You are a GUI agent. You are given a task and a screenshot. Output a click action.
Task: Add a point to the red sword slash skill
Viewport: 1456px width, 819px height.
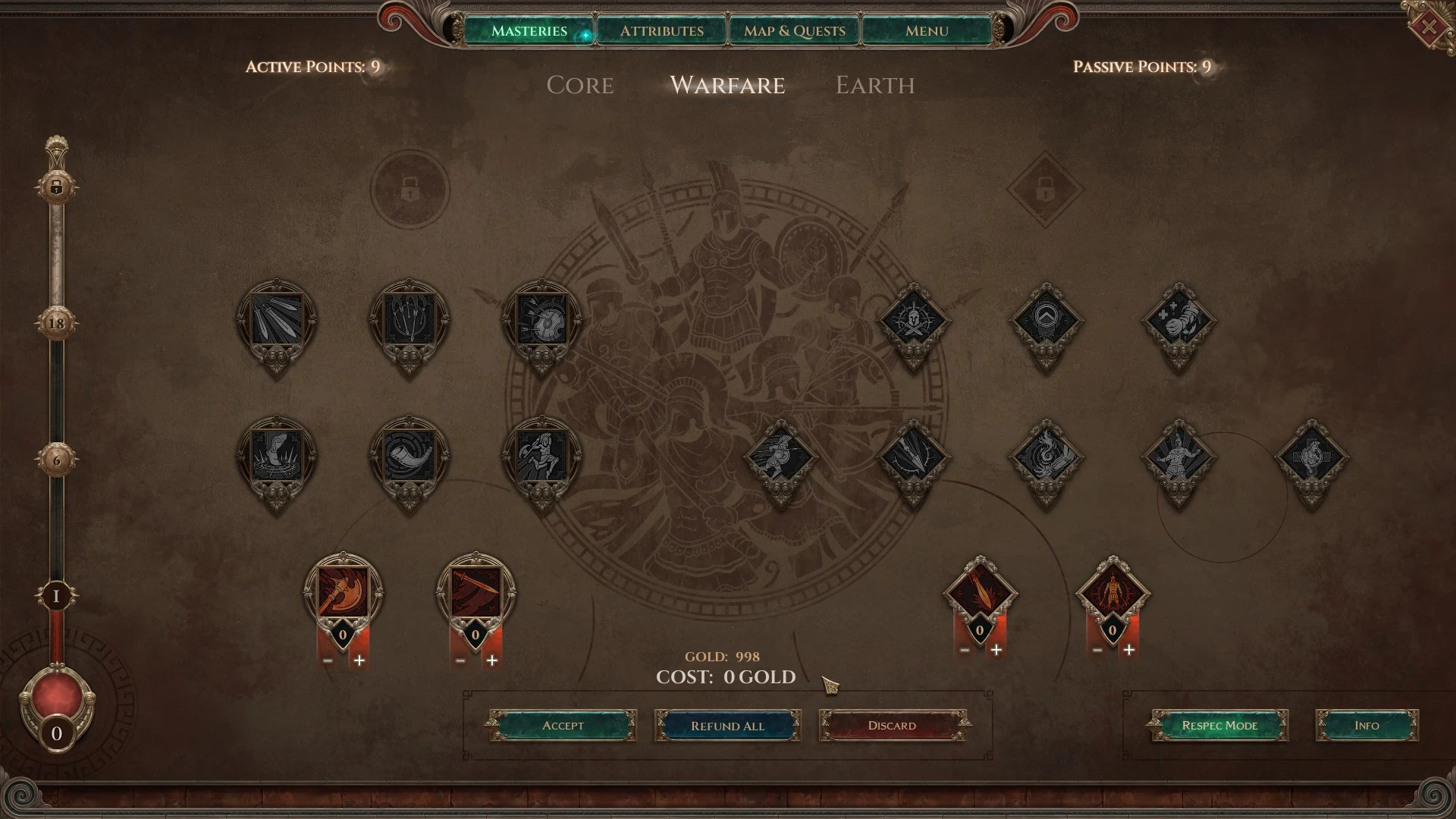point(492,661)
